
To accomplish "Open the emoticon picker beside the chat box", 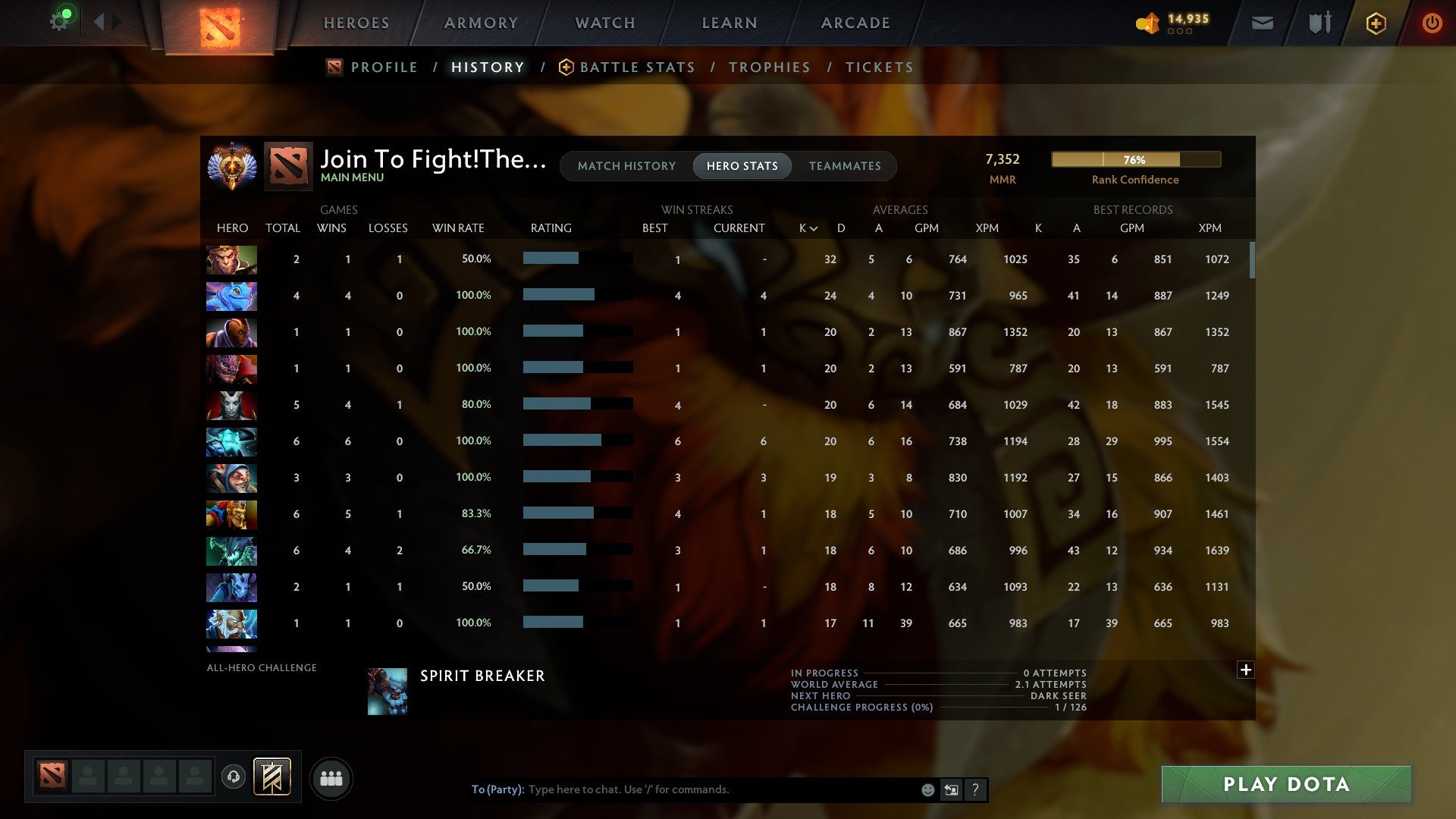I will coord(927,789).
